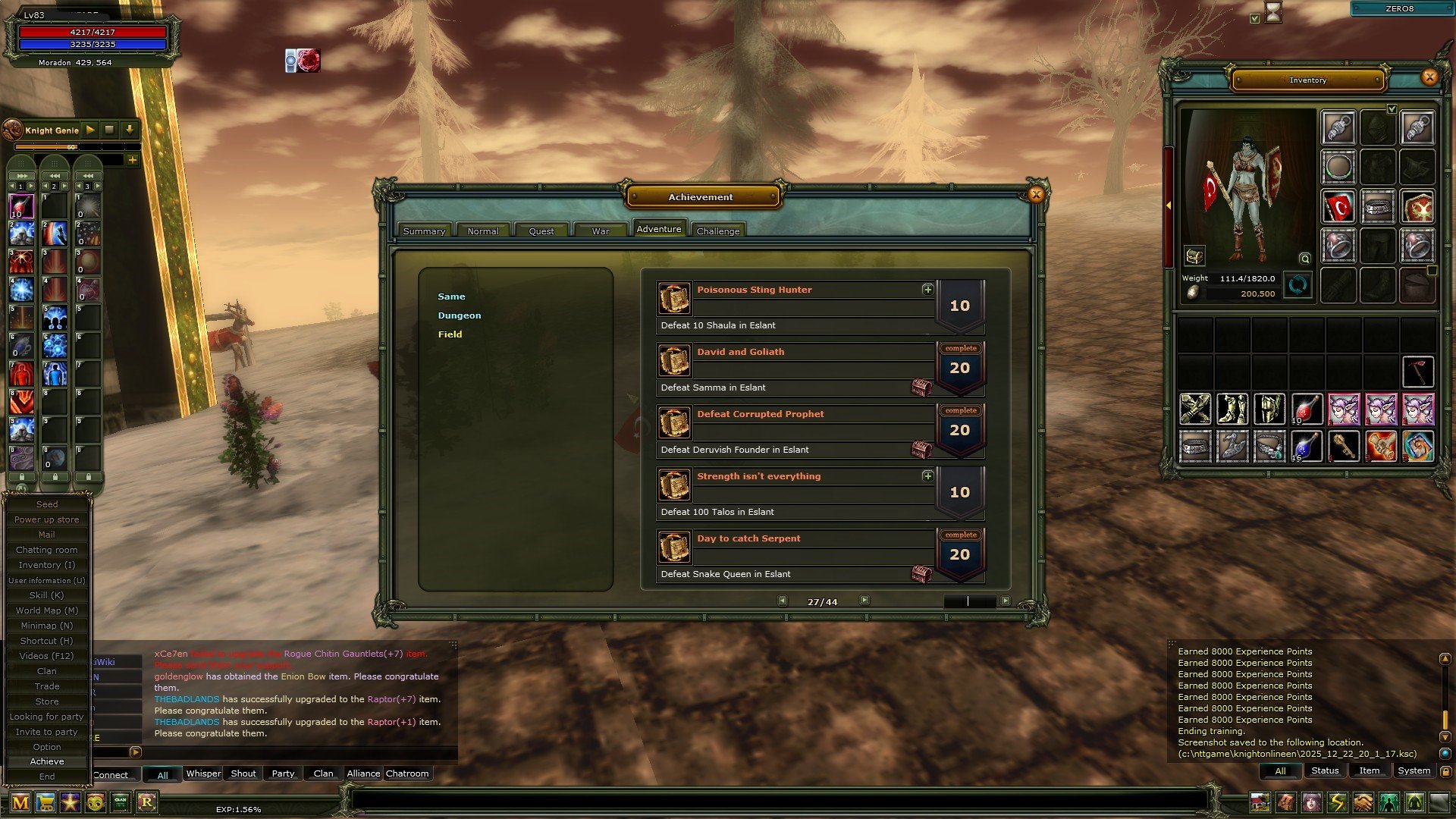1456x819 pixels.
Task: Claim the David and Goliath reward chest
Action: (921, 388)
